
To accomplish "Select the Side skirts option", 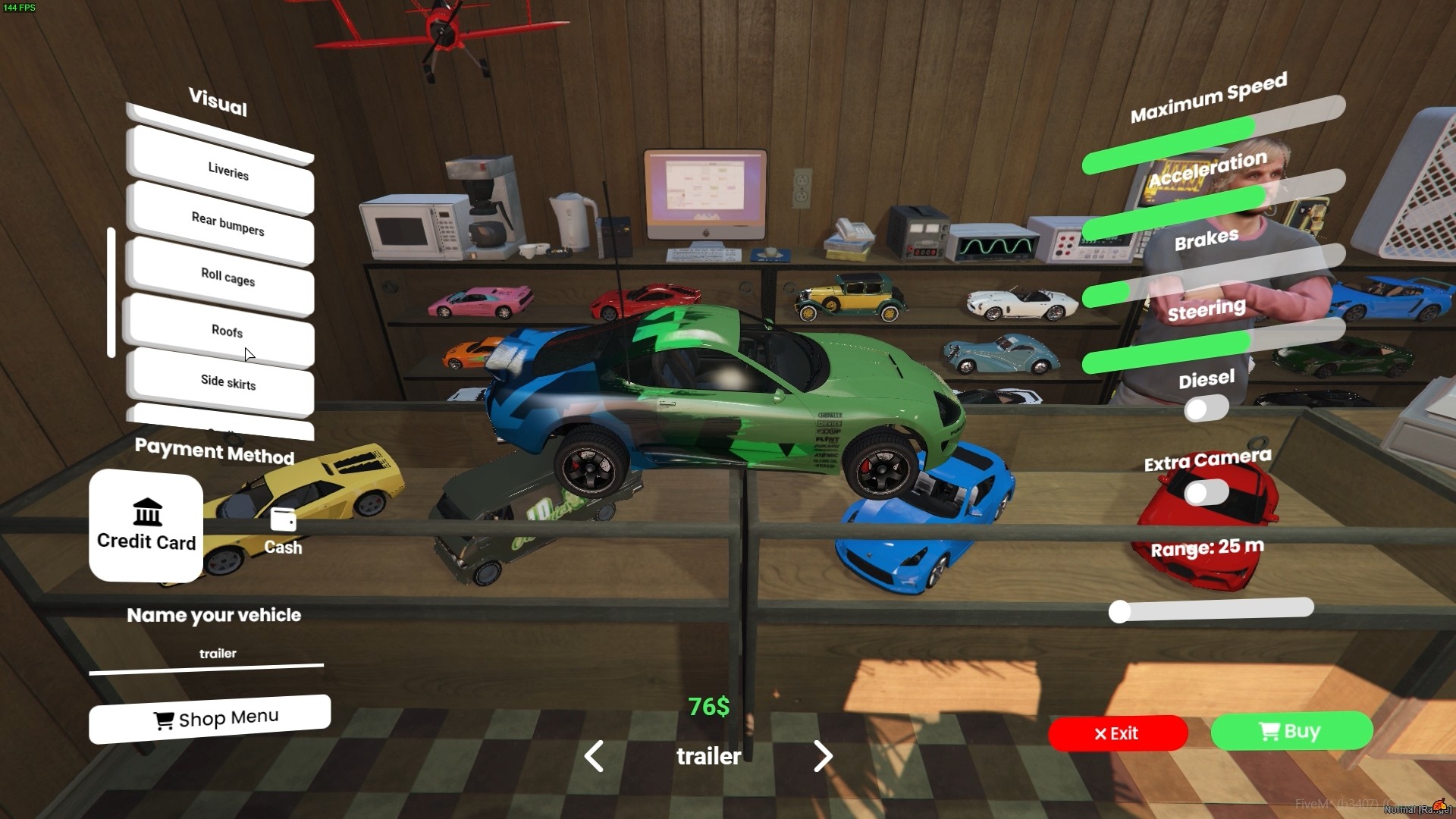I will [x=227, y=382].
